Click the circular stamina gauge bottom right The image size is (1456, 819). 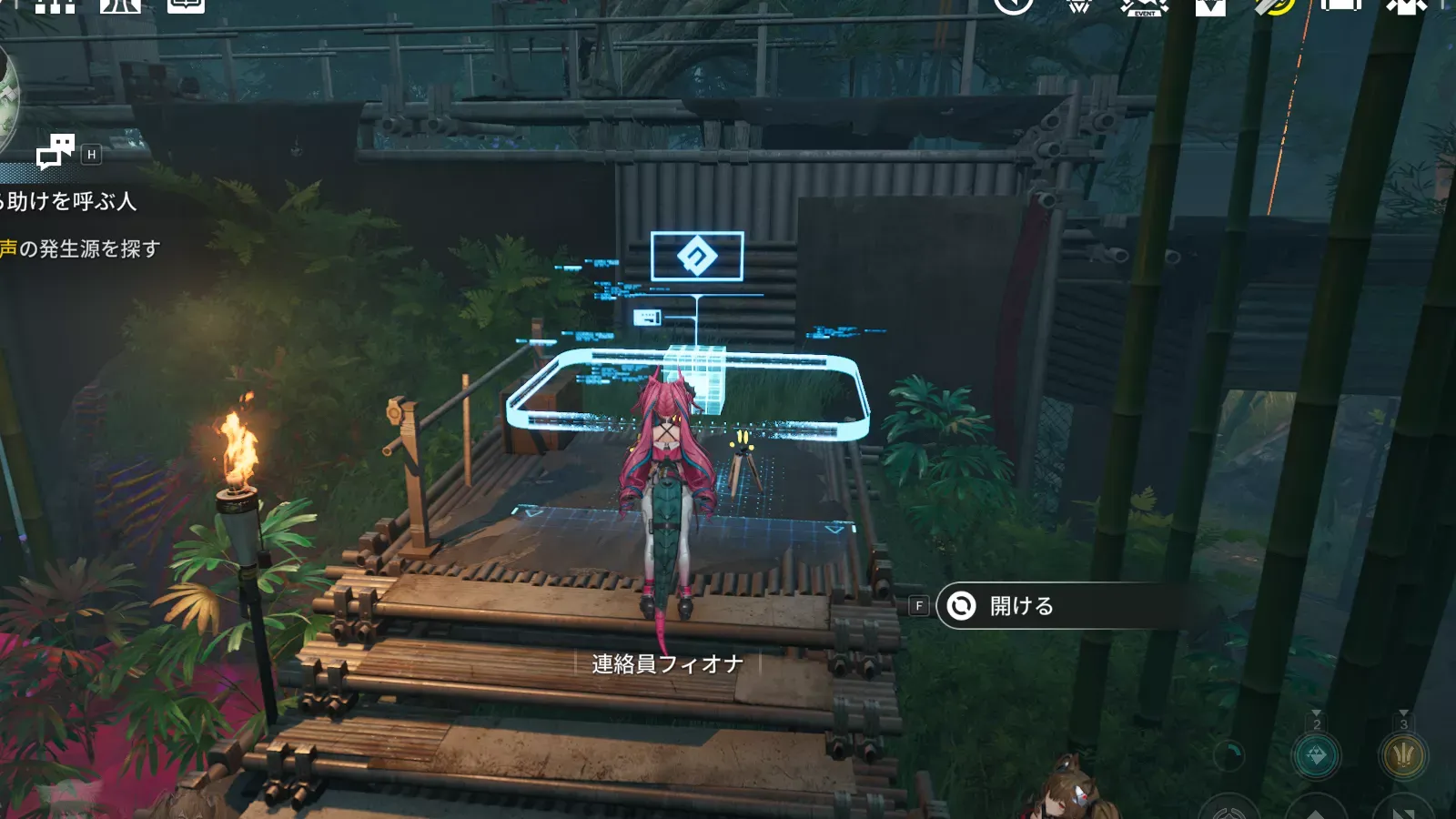pyautogui.click(x=1228, y=756)
